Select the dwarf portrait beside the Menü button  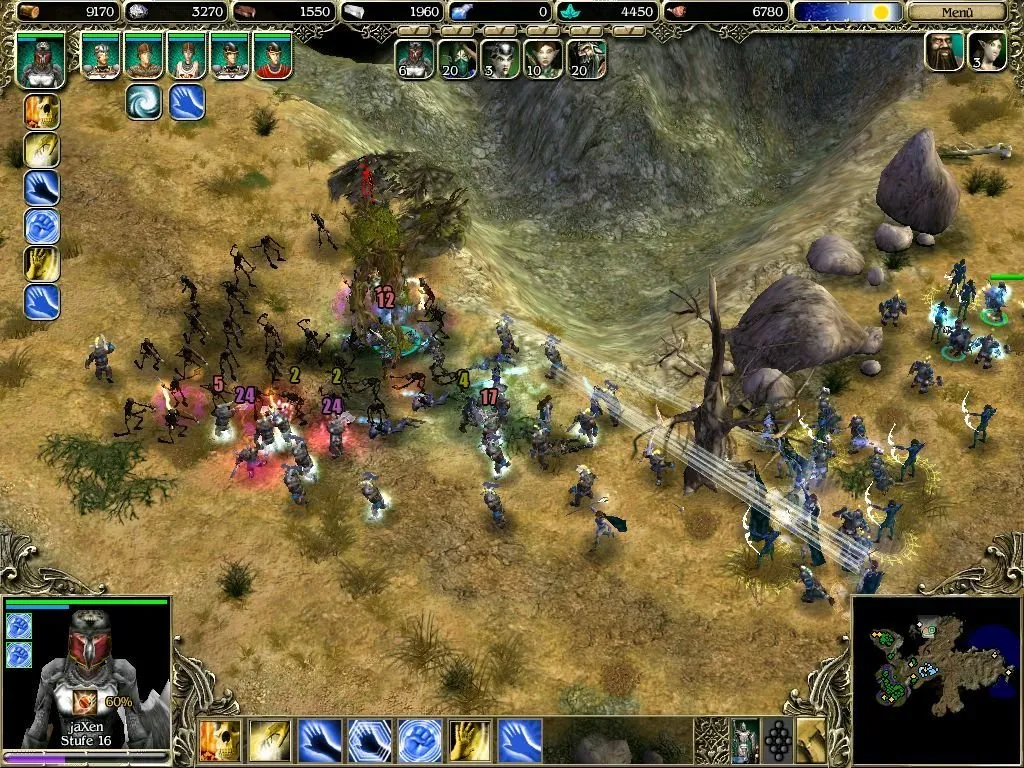point(944,53)
